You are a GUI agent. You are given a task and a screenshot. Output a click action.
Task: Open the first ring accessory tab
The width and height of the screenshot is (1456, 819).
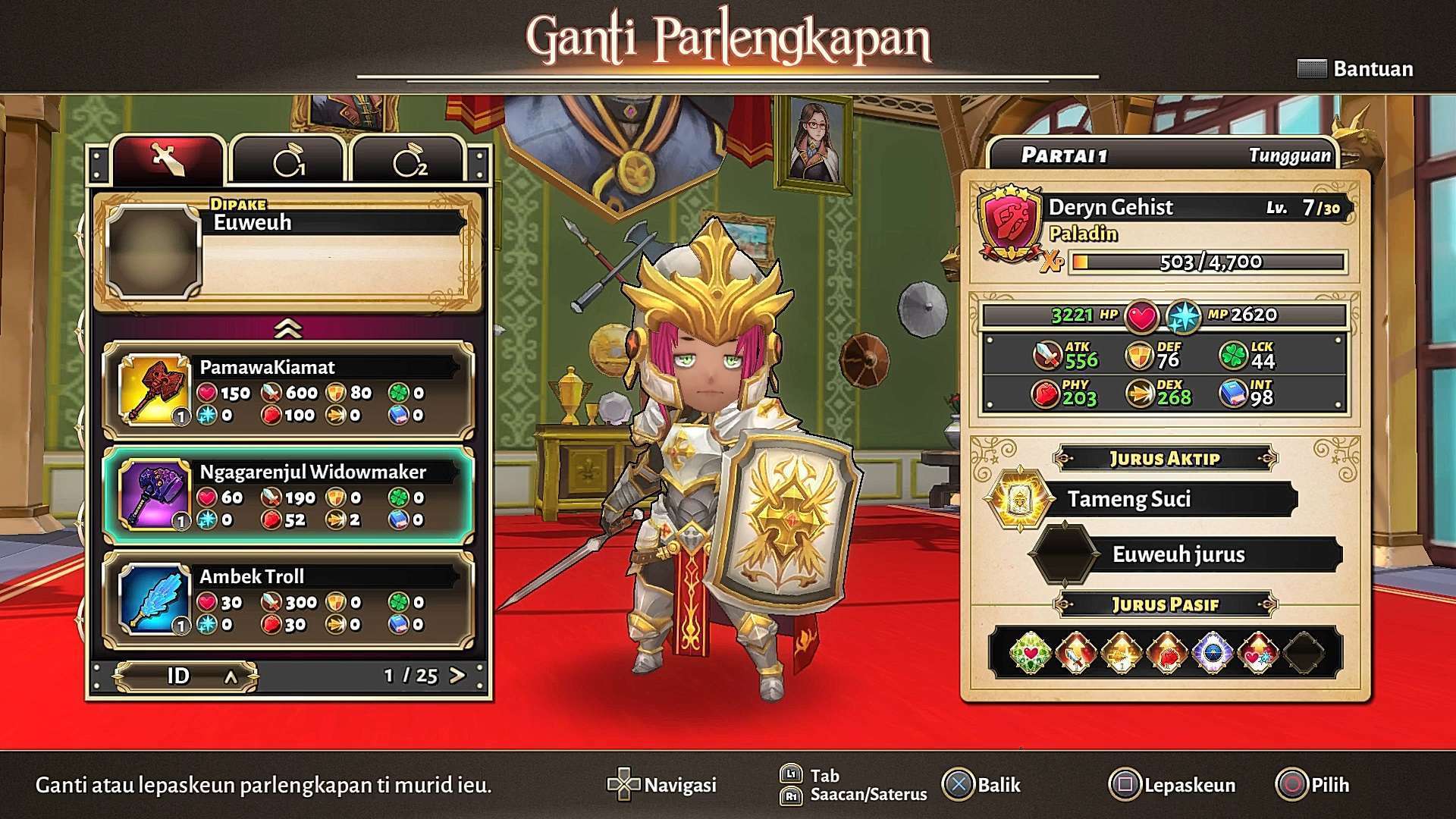(x=289, y=162)
